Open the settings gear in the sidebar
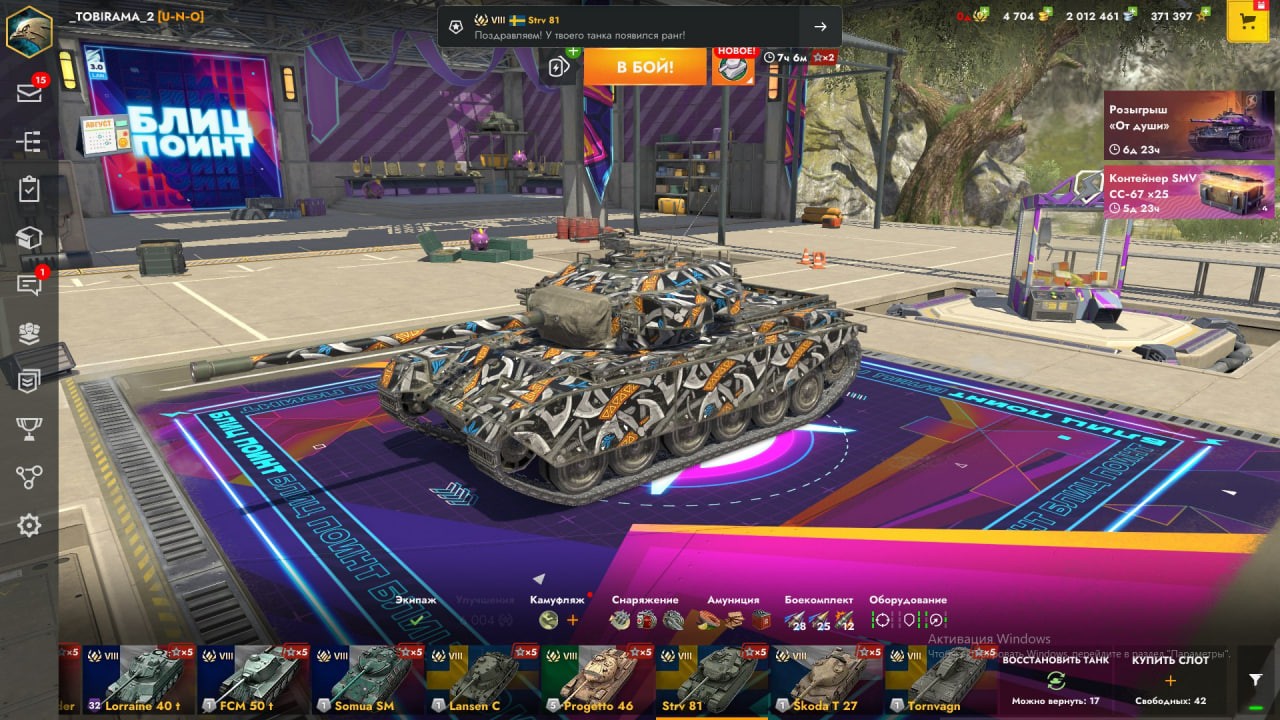The width and height of the screenshot is (1280, 720). click(x=29, y=525)
